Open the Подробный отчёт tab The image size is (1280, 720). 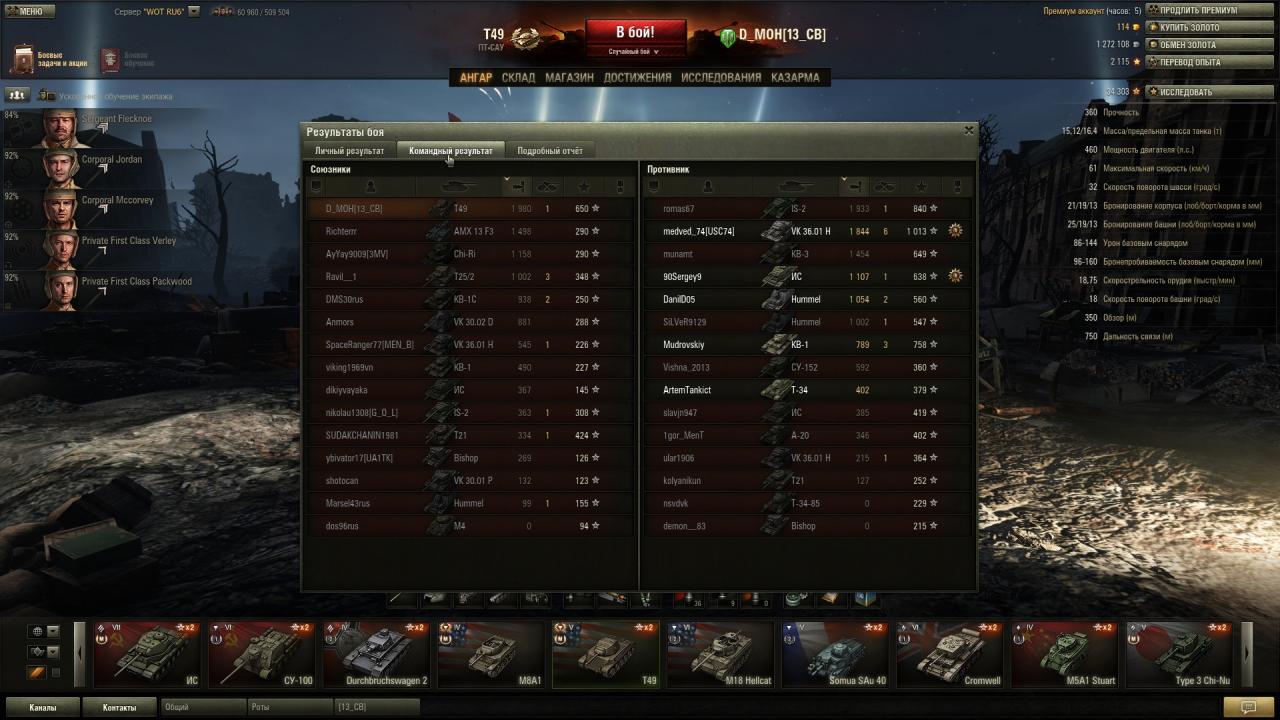(x=549, y=151)
